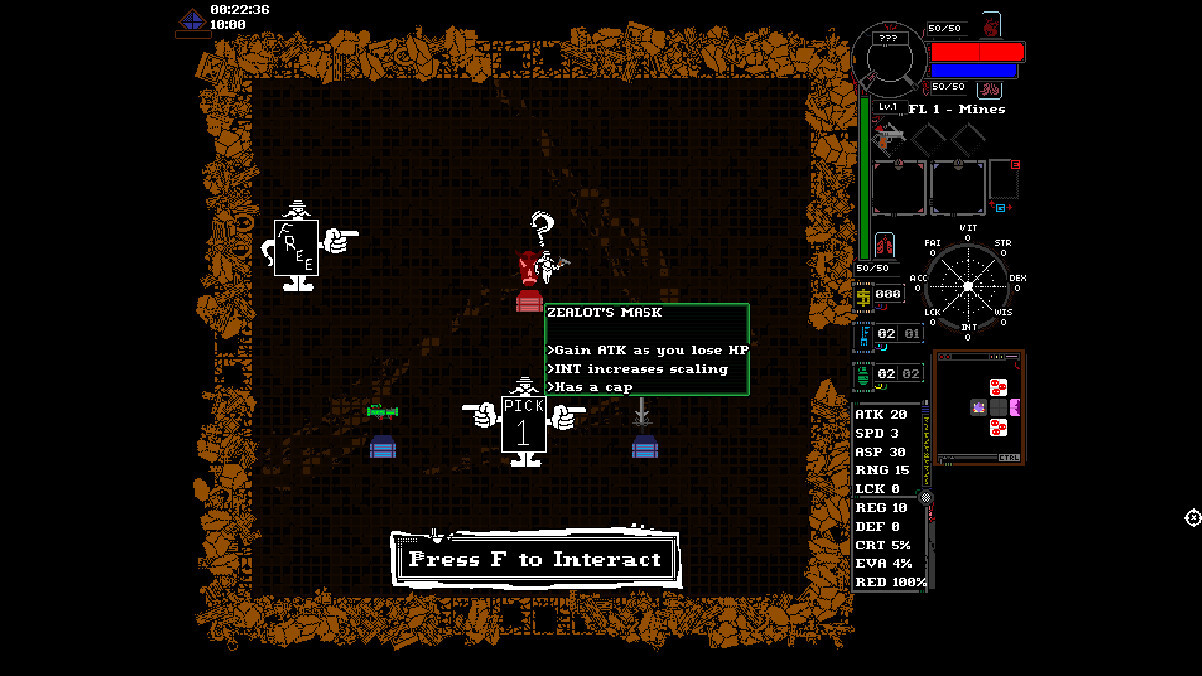
Task: Open the minimap panel
Action: coord(979,406)
